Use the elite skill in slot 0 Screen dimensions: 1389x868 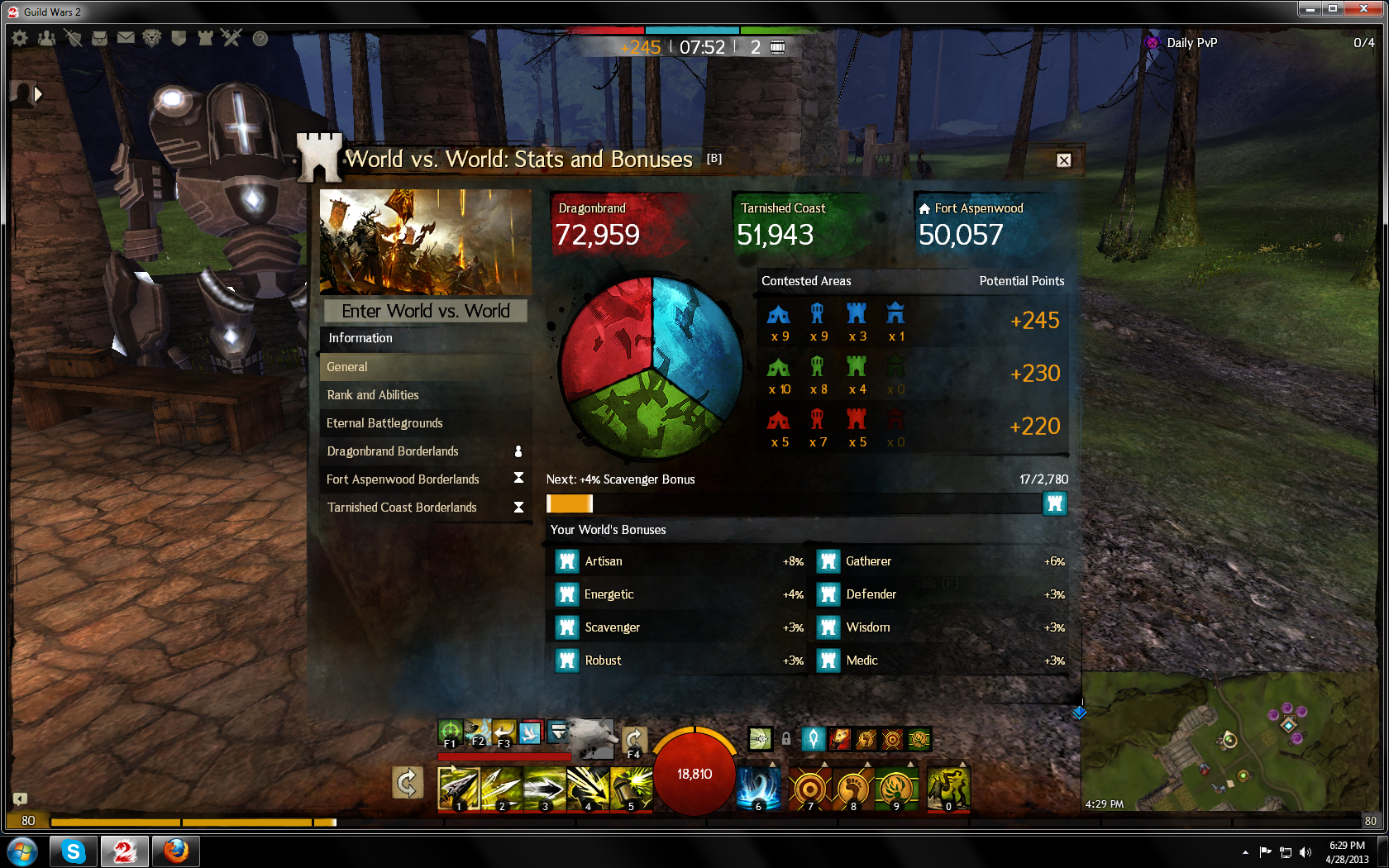(948, 789)
